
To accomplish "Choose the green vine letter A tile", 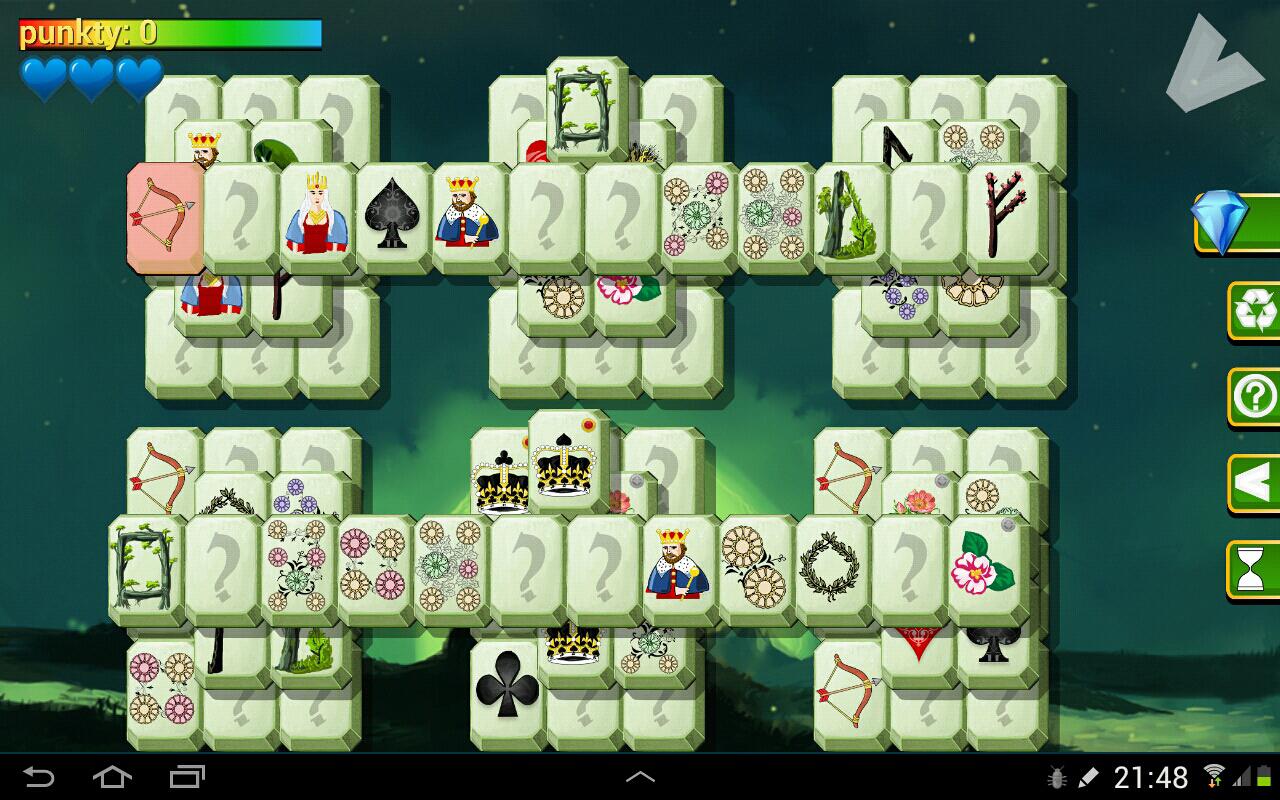I will pos(850,215).
